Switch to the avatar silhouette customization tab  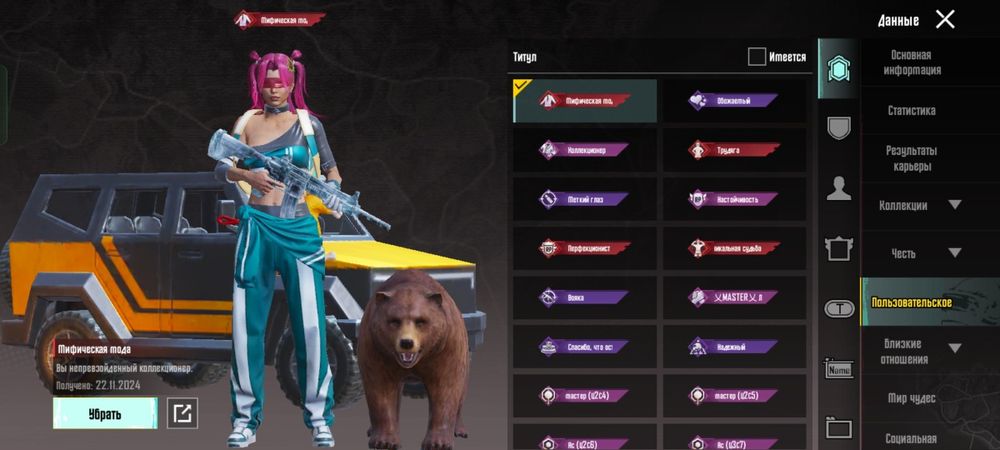pyautogui.click(x=838, y=188)
